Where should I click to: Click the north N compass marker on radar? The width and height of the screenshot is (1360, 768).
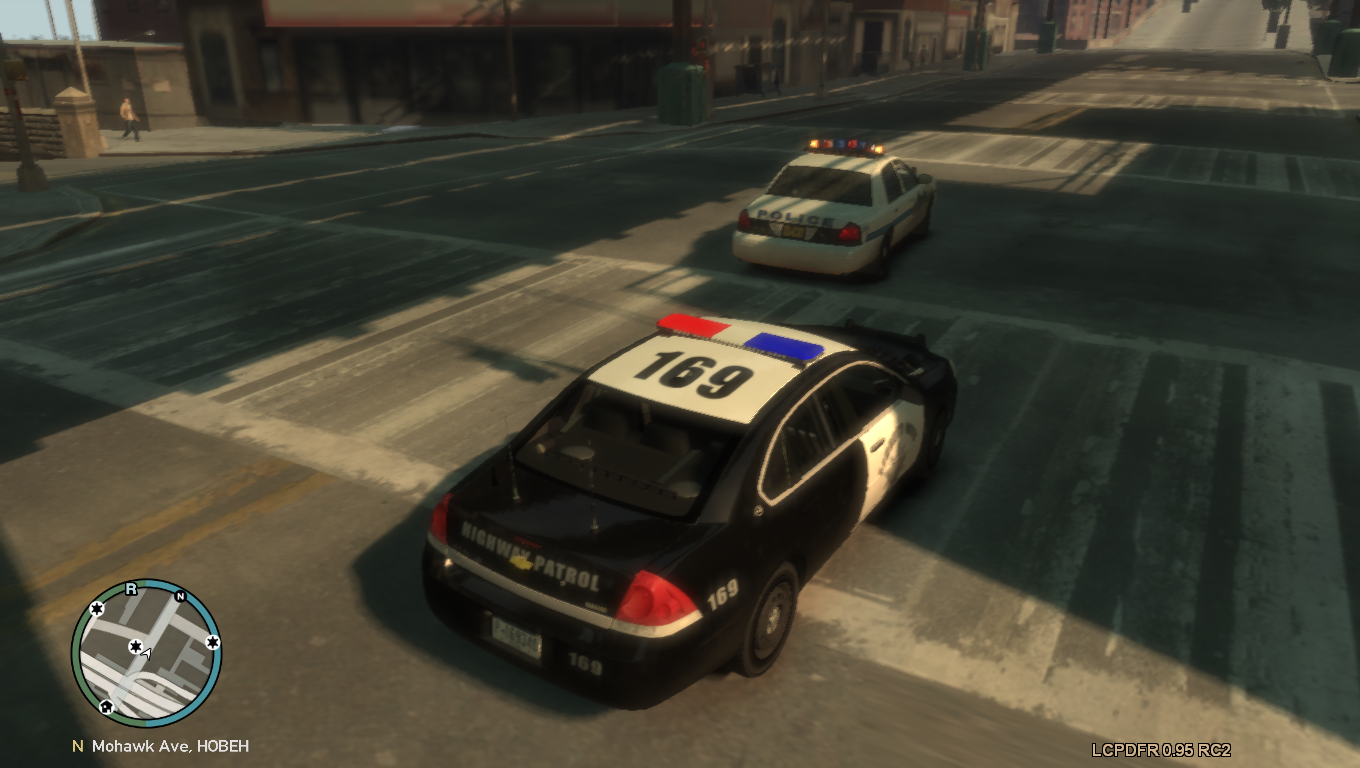coord(180,597)
